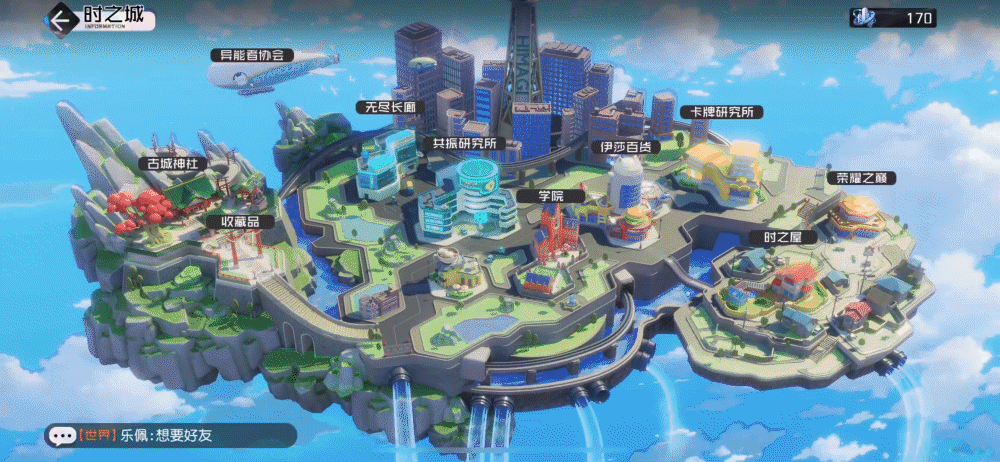Enter the 无尽长廊 location
The width and height of the screenshot is (1000, 462).
[391, 106]
